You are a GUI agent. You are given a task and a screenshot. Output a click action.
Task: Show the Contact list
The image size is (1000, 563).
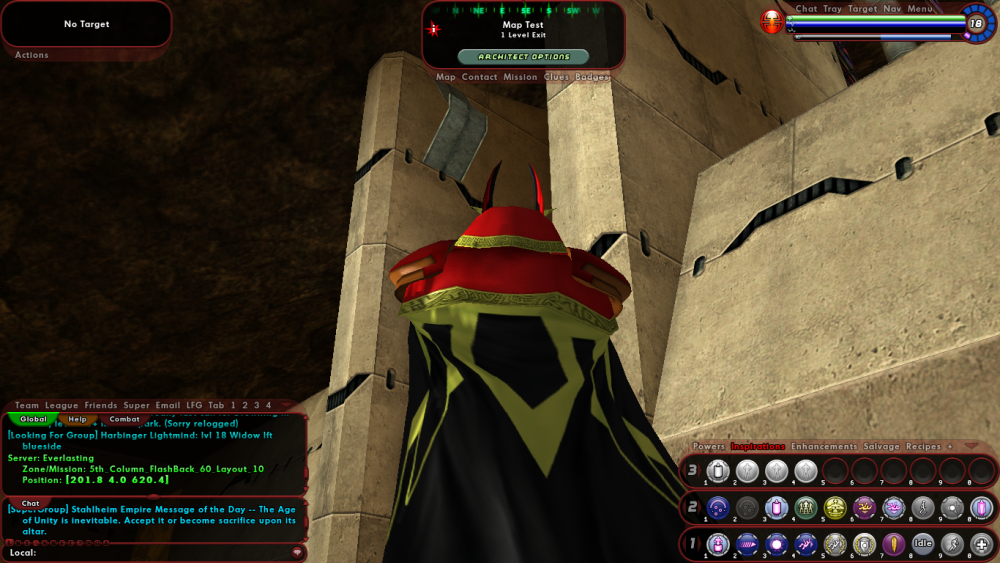pos(479,77)
